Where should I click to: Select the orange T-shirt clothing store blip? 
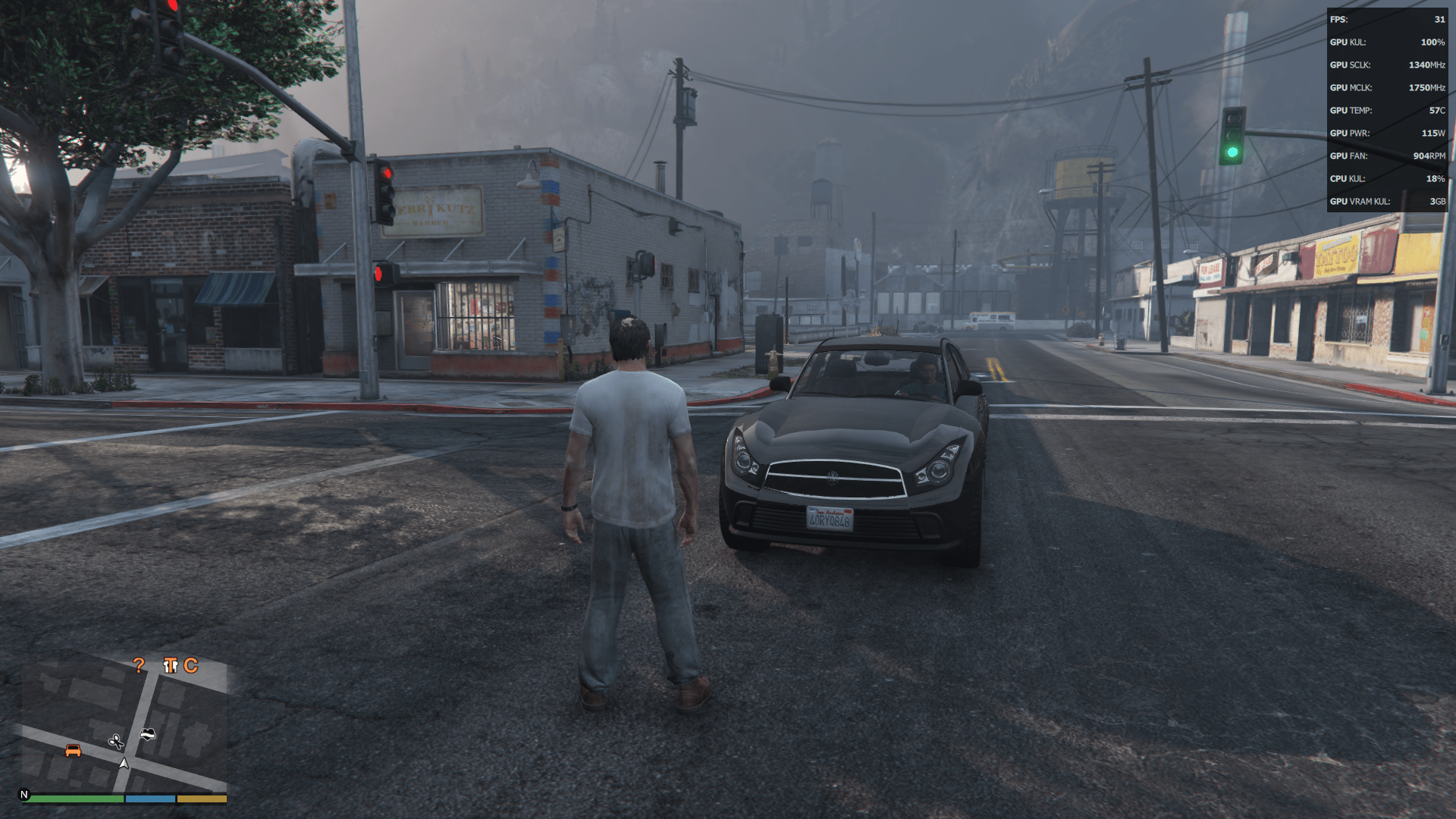click(x=170, y=666)
